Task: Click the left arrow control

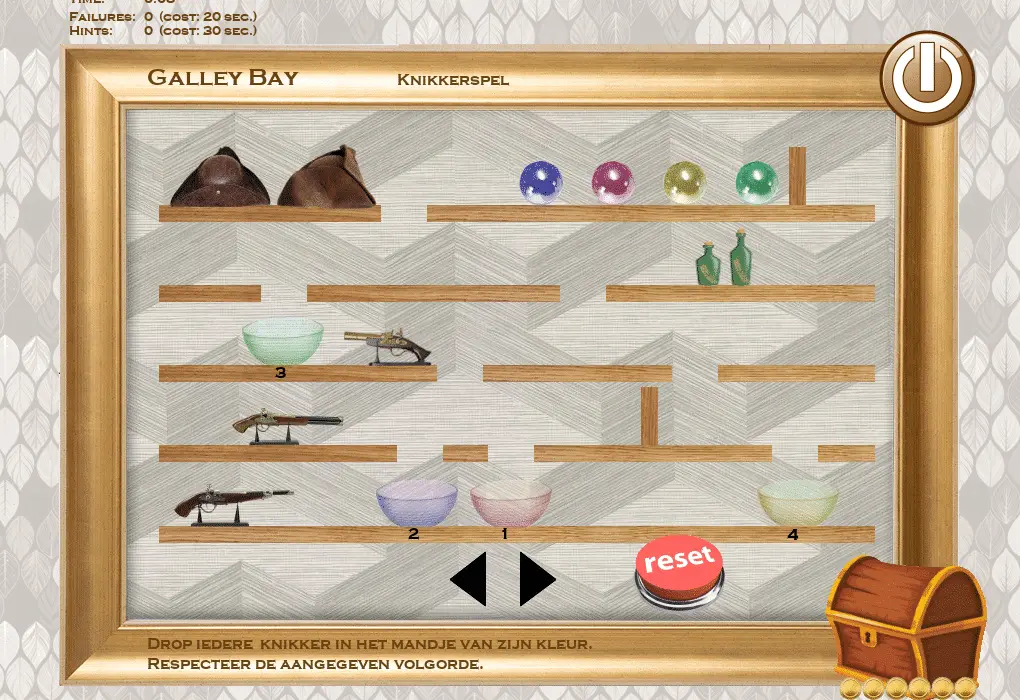Action: click(470, 579)
